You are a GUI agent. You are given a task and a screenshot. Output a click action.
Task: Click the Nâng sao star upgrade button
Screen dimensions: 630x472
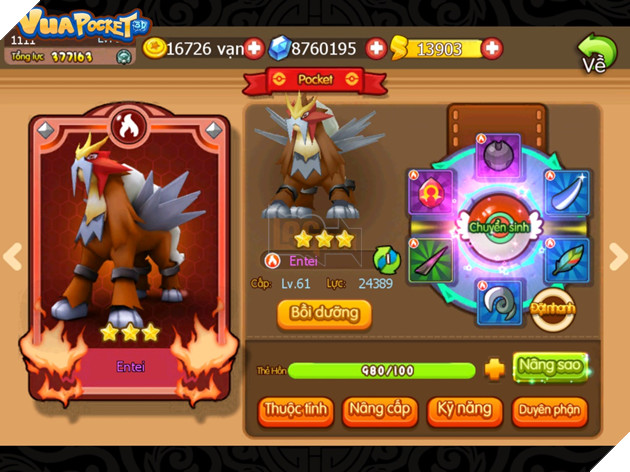(x=549, y=366)
